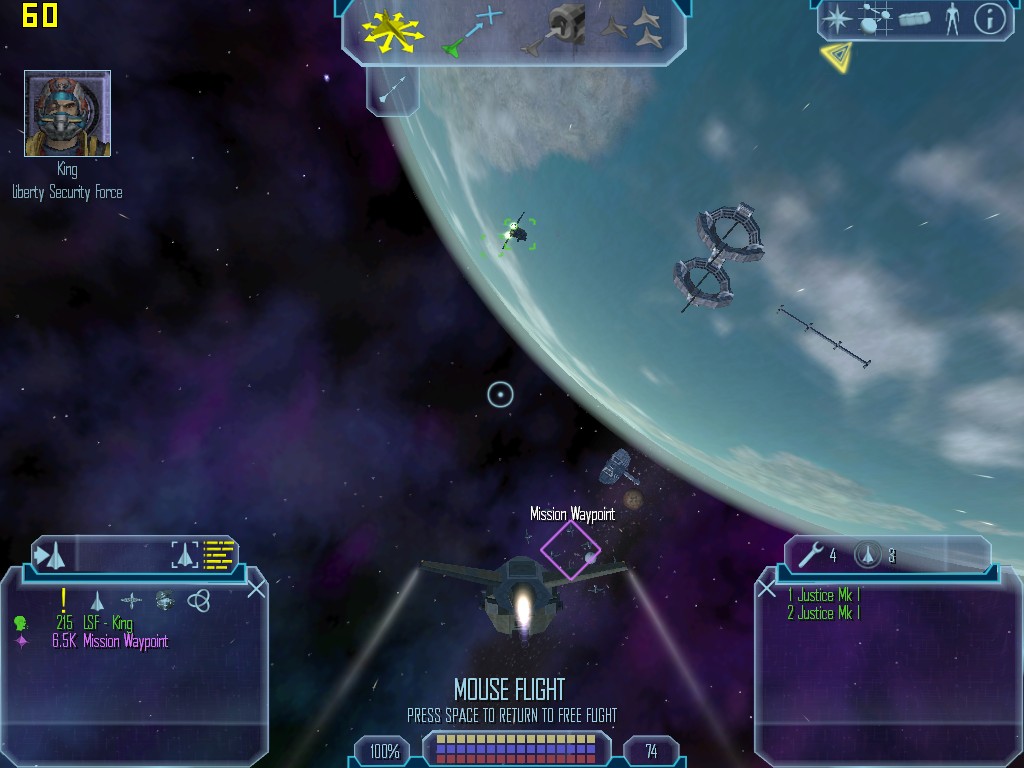Show the information panel icon

[989, 19]
